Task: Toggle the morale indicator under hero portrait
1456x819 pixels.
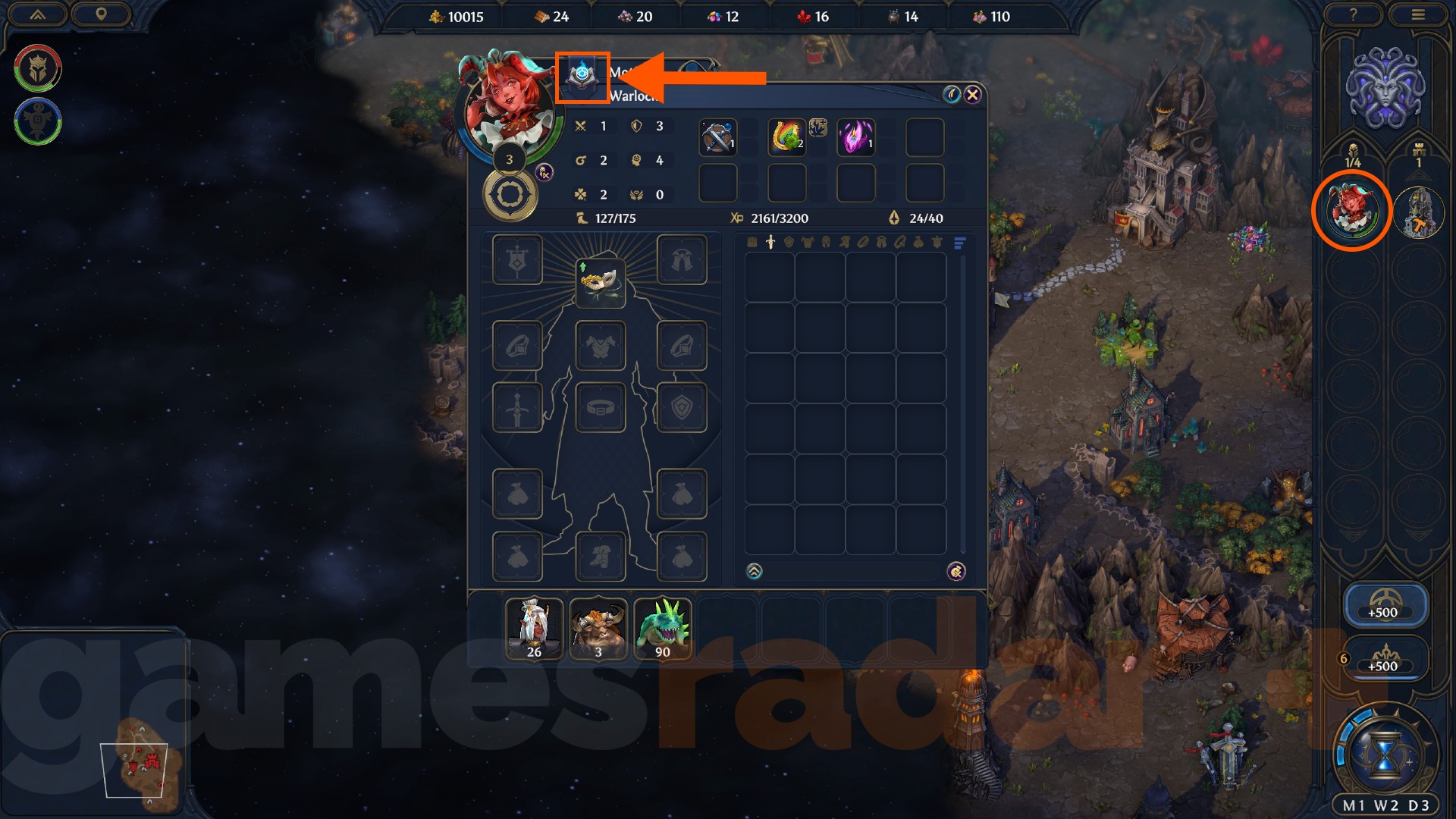Action: [x=543, y=174]
